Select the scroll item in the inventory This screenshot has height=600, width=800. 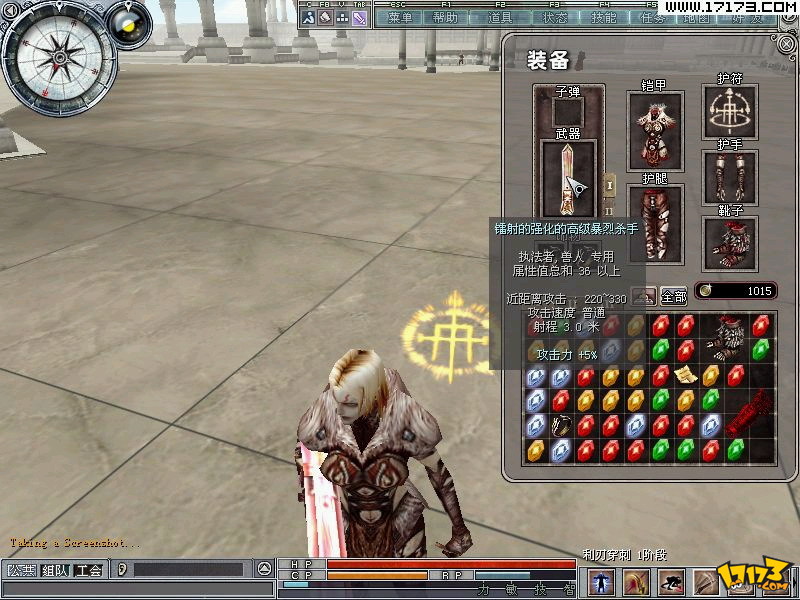pos(685,374)
